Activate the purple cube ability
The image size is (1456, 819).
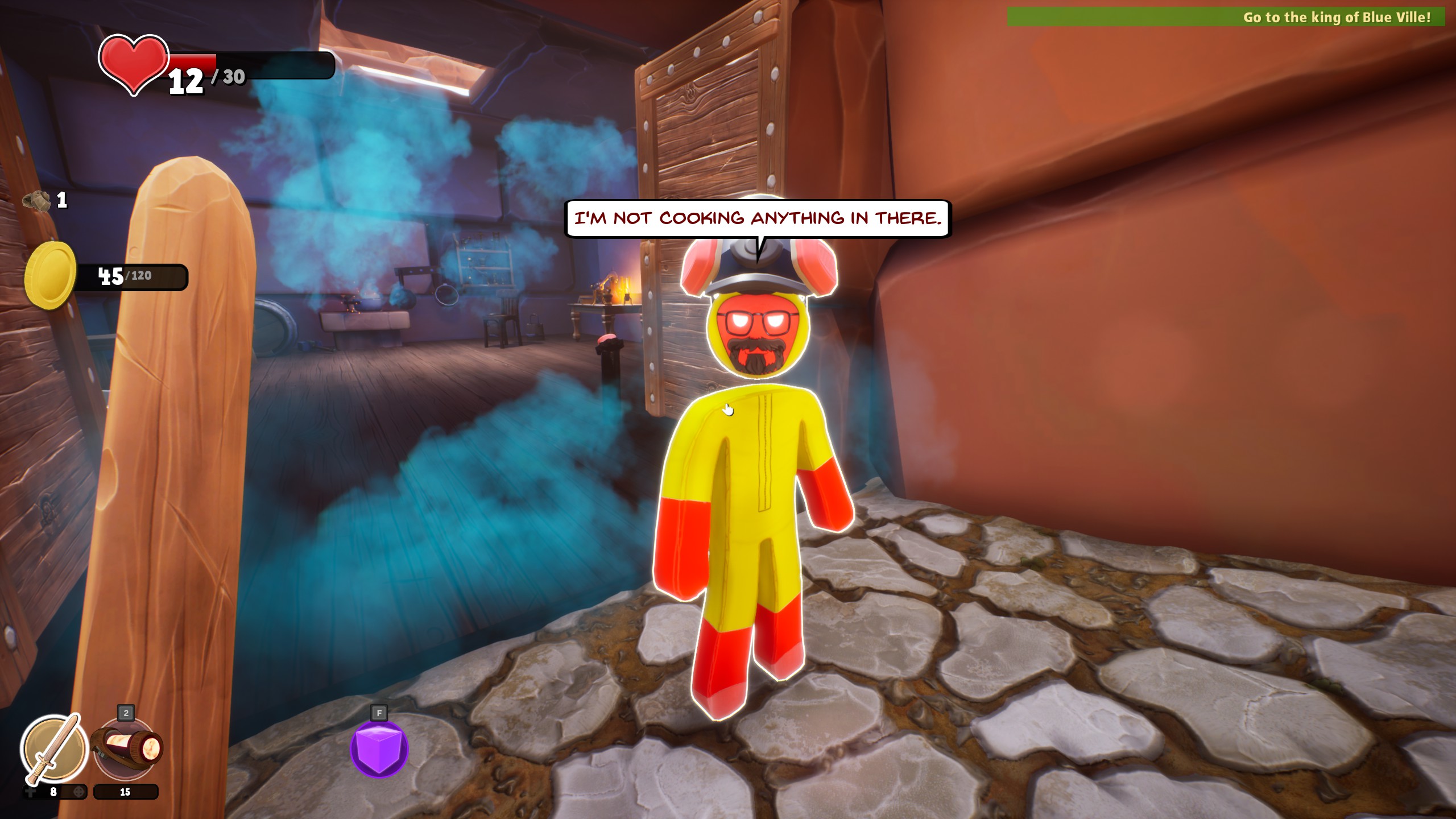379,748
